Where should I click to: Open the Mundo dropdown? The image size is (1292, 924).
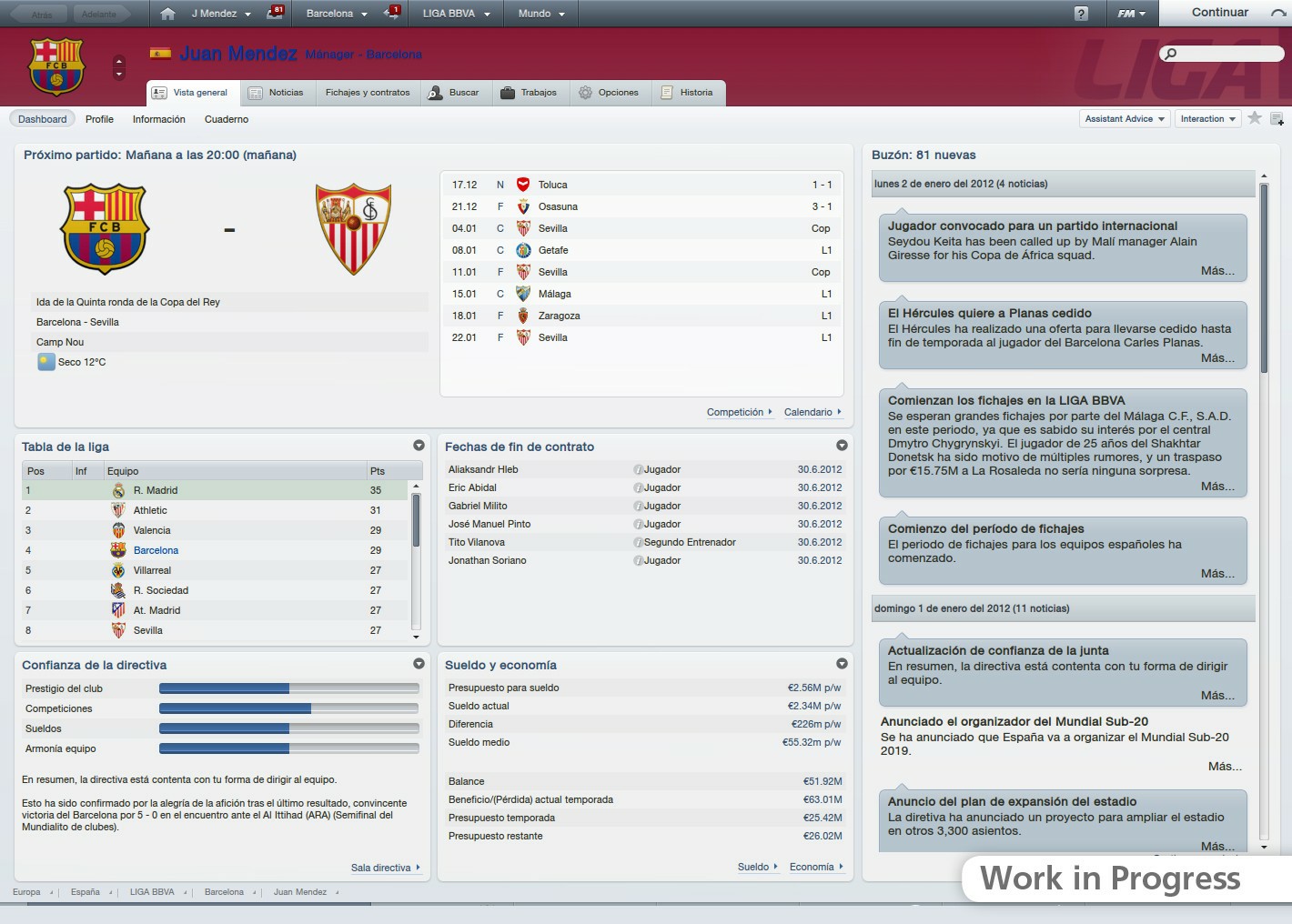click(x=540, y=14)
